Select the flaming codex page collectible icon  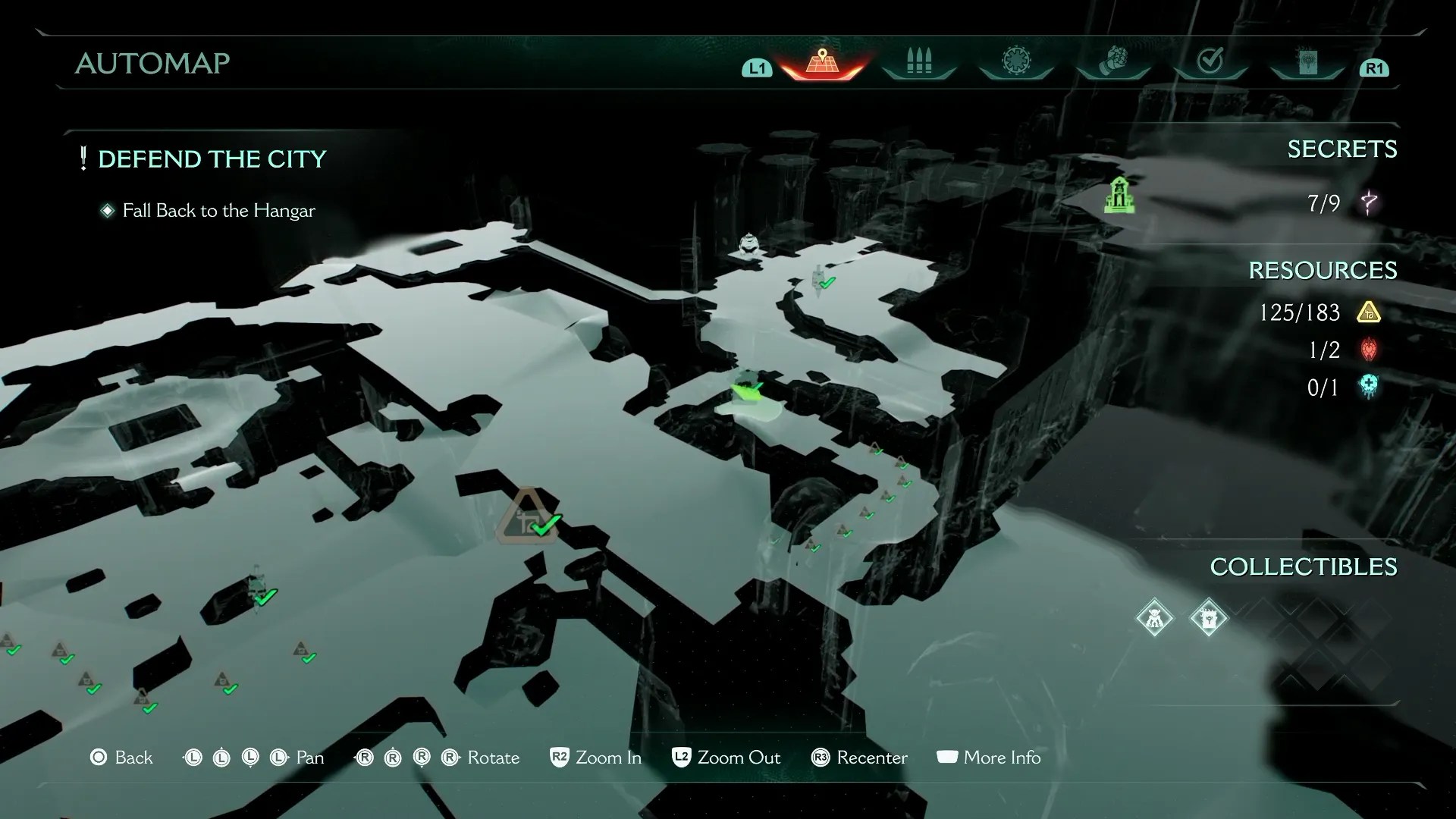point(1208,618)
